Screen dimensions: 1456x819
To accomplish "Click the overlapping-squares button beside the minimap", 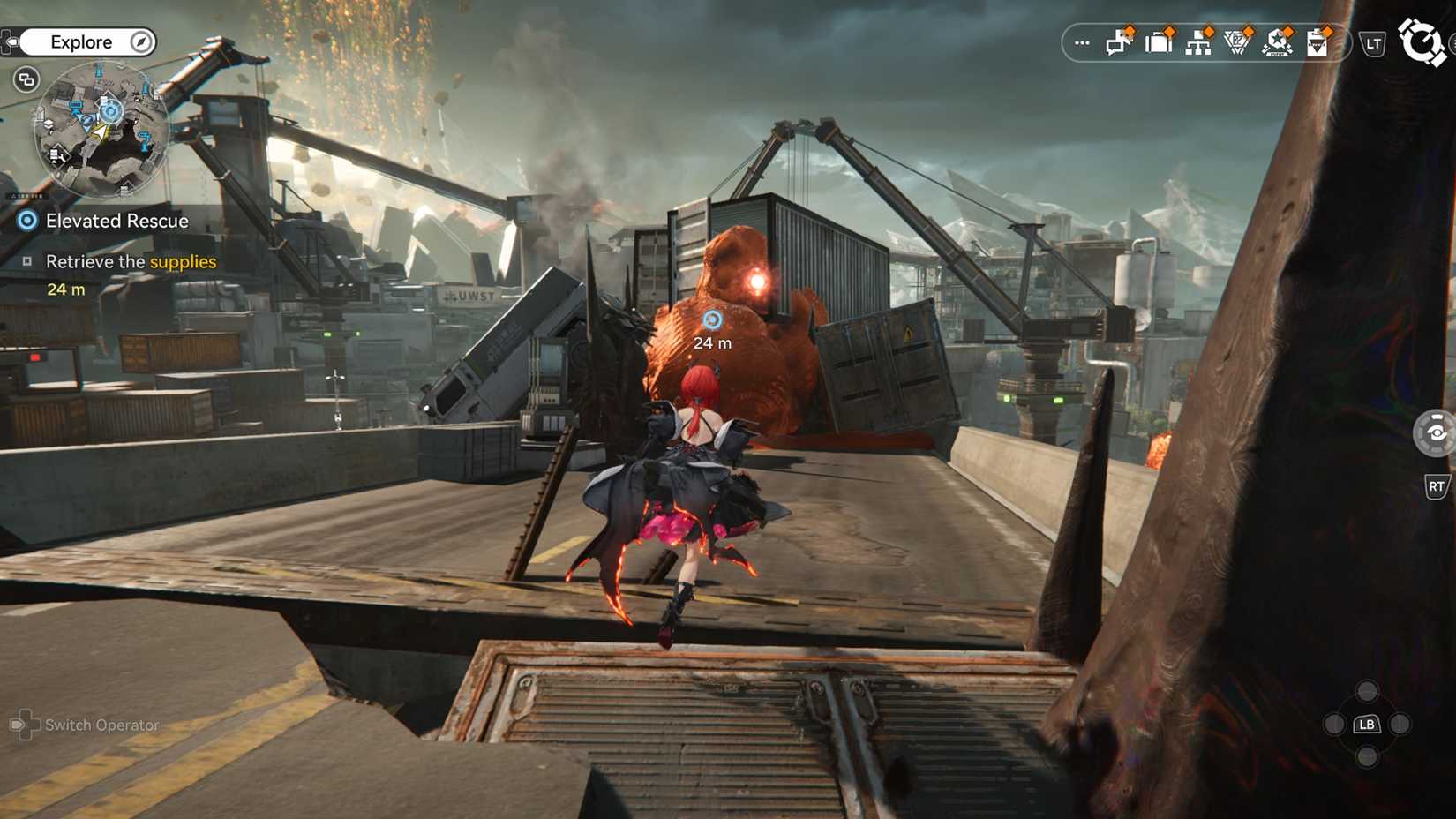I will coord(26,79).
